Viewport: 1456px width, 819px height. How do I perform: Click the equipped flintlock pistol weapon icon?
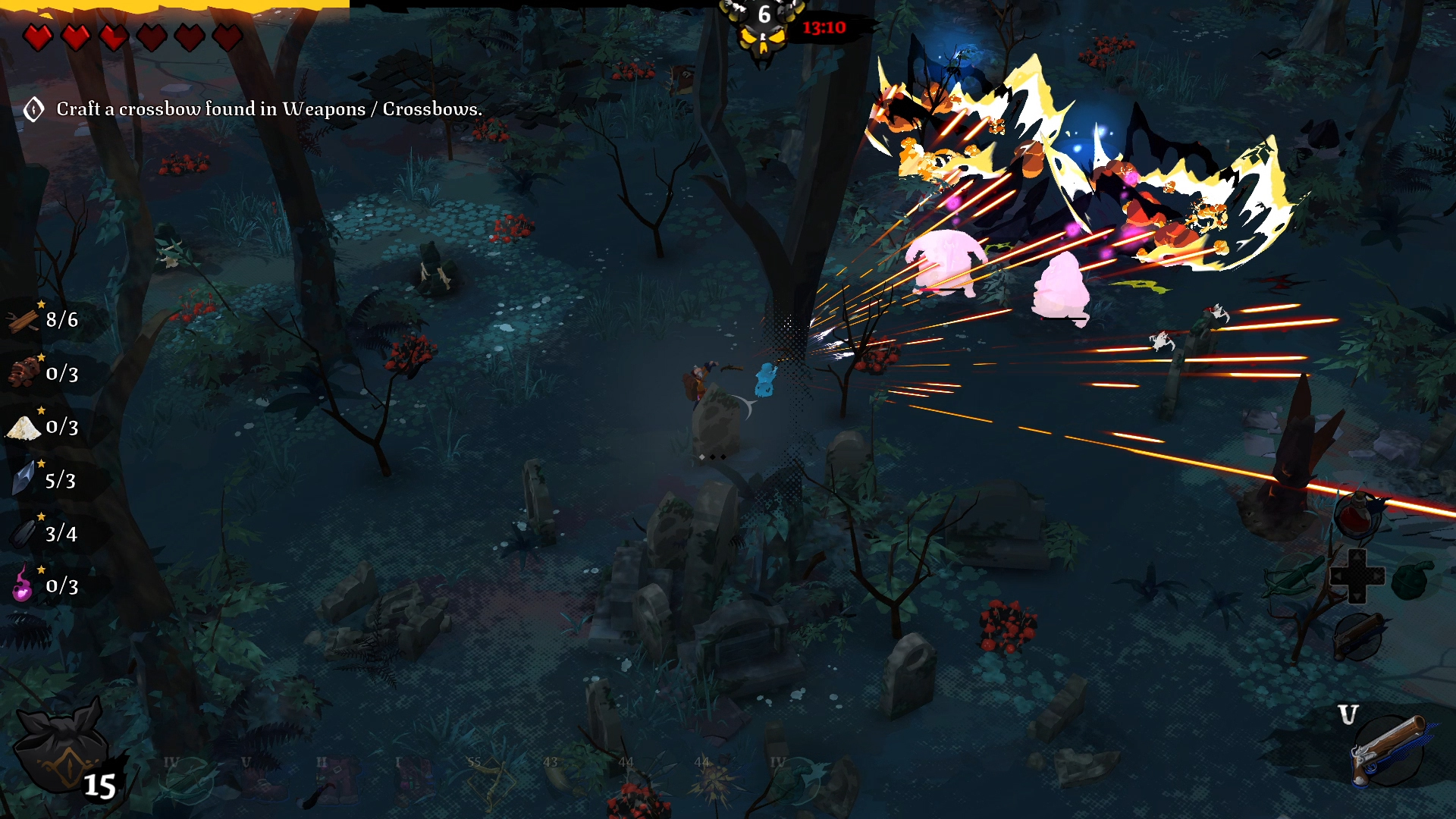[x=1388, y=751]
